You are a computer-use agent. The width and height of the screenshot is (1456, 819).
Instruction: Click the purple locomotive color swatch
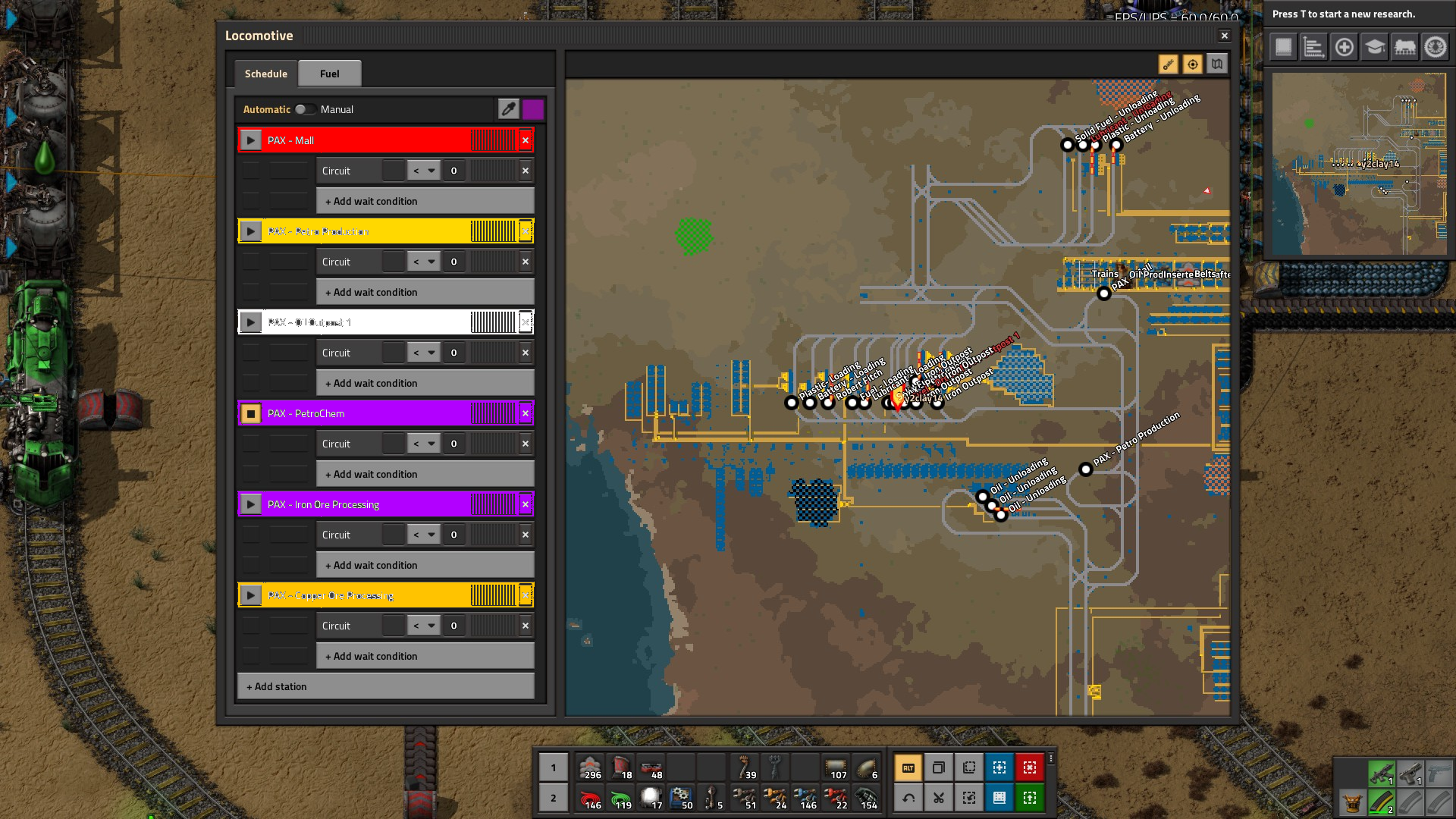point(533,109)
